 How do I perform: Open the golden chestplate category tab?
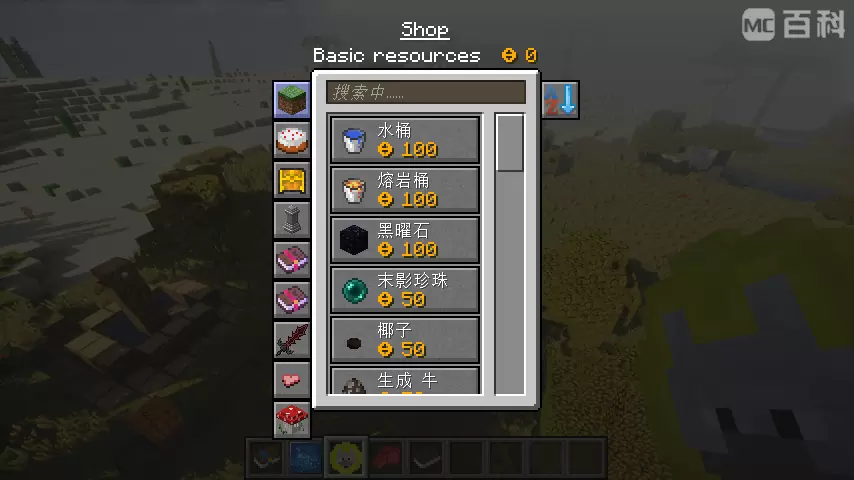tap(292, 181)
